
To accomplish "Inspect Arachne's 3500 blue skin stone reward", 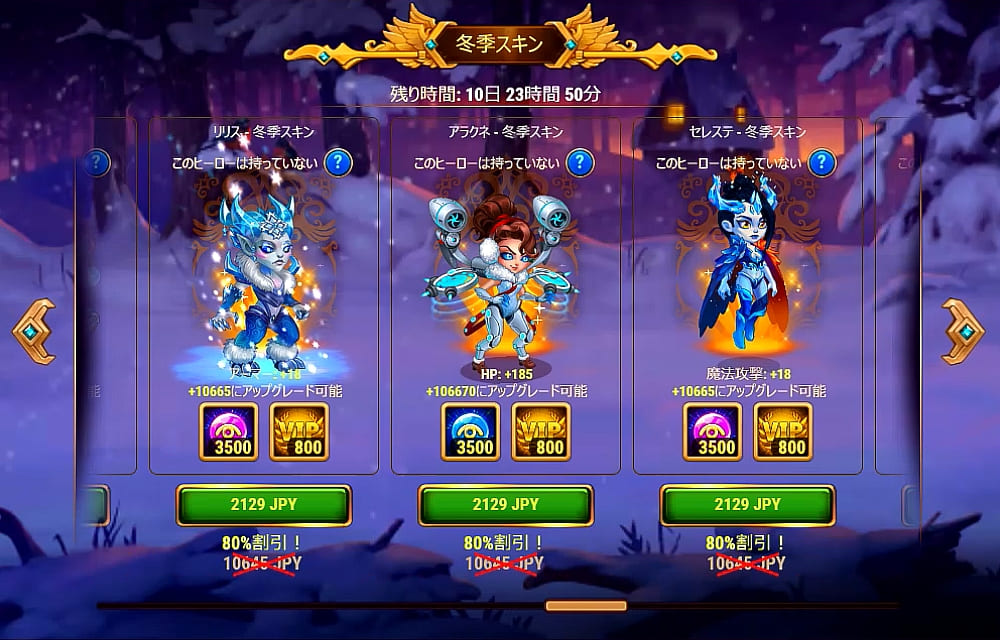I will point(470,432).
